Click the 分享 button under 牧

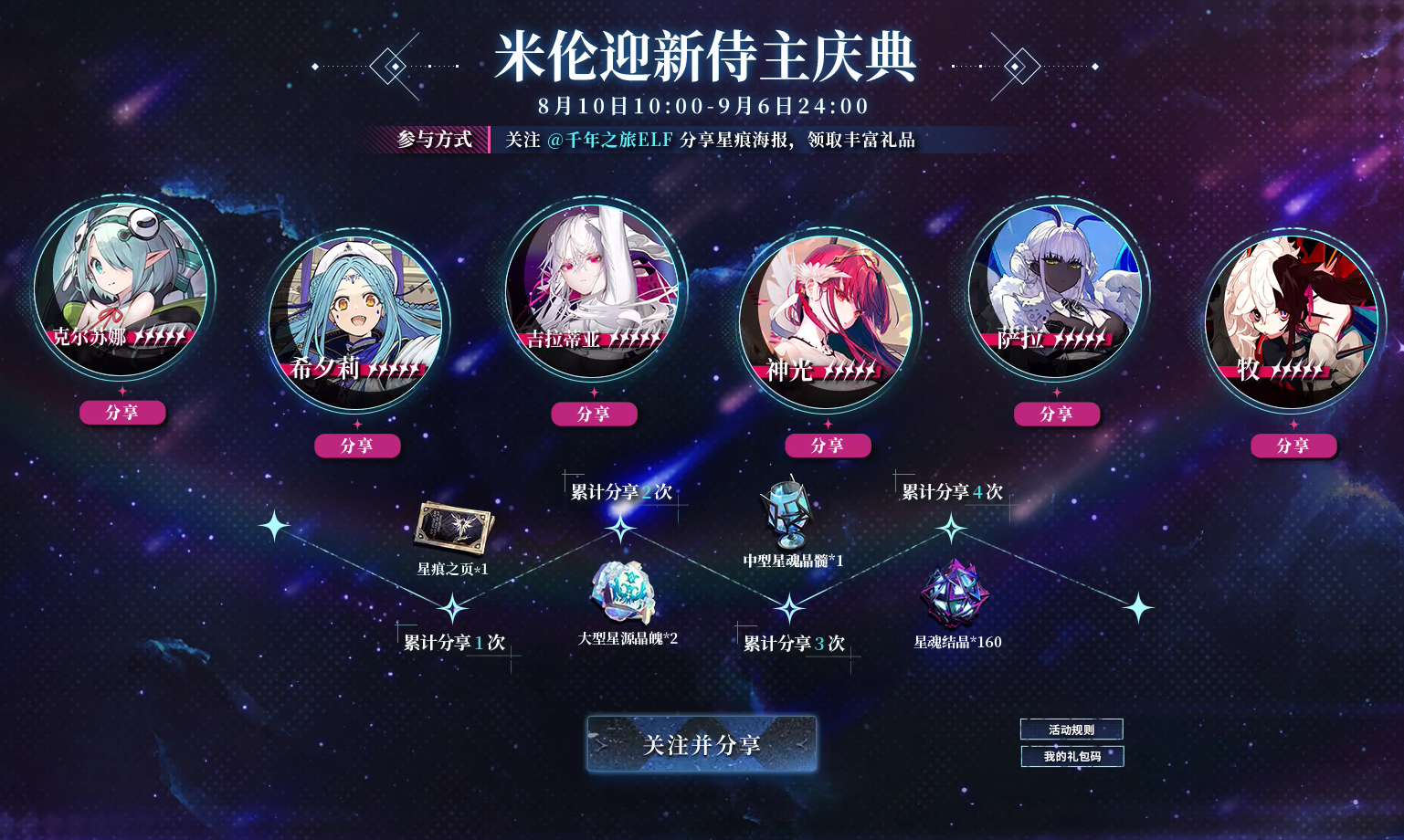tap(1293, 446)
